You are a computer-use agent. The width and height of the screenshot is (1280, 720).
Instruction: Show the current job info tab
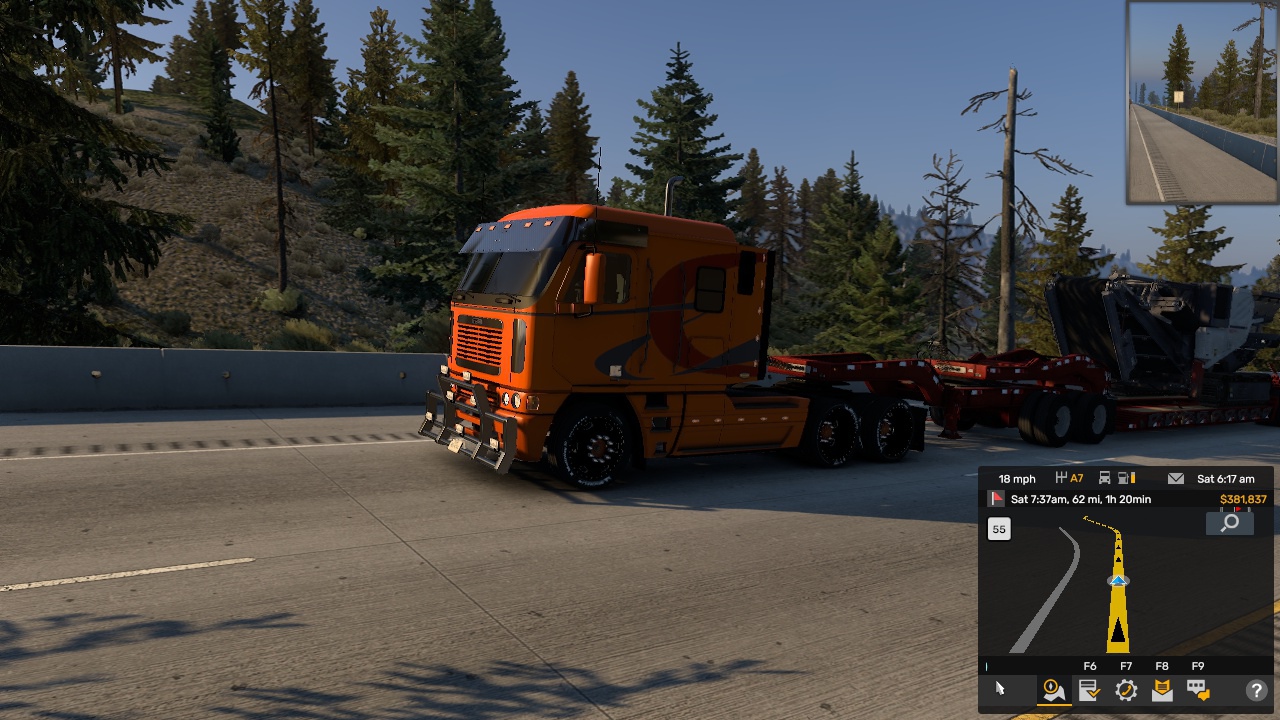click(x=1089, y=689)
